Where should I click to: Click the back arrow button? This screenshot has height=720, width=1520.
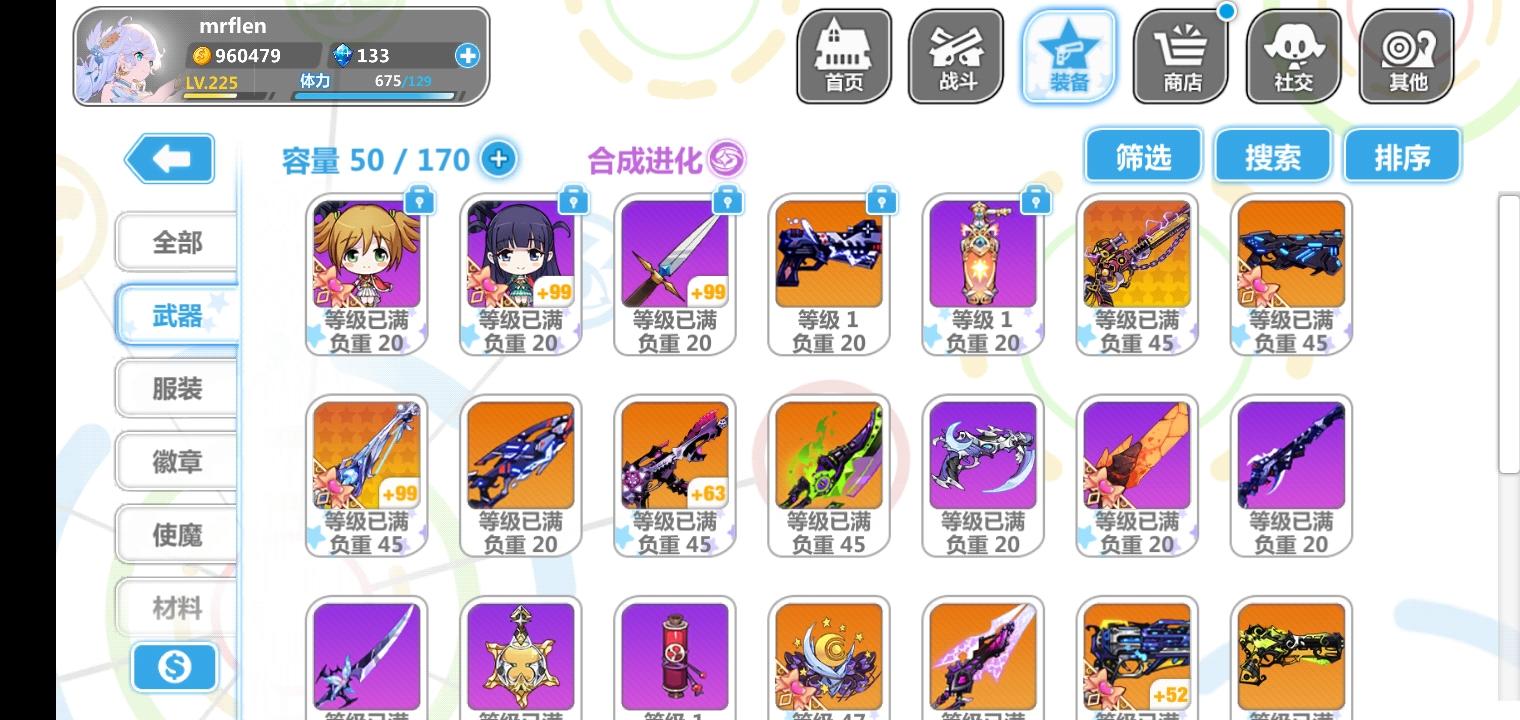pos(168,158)
